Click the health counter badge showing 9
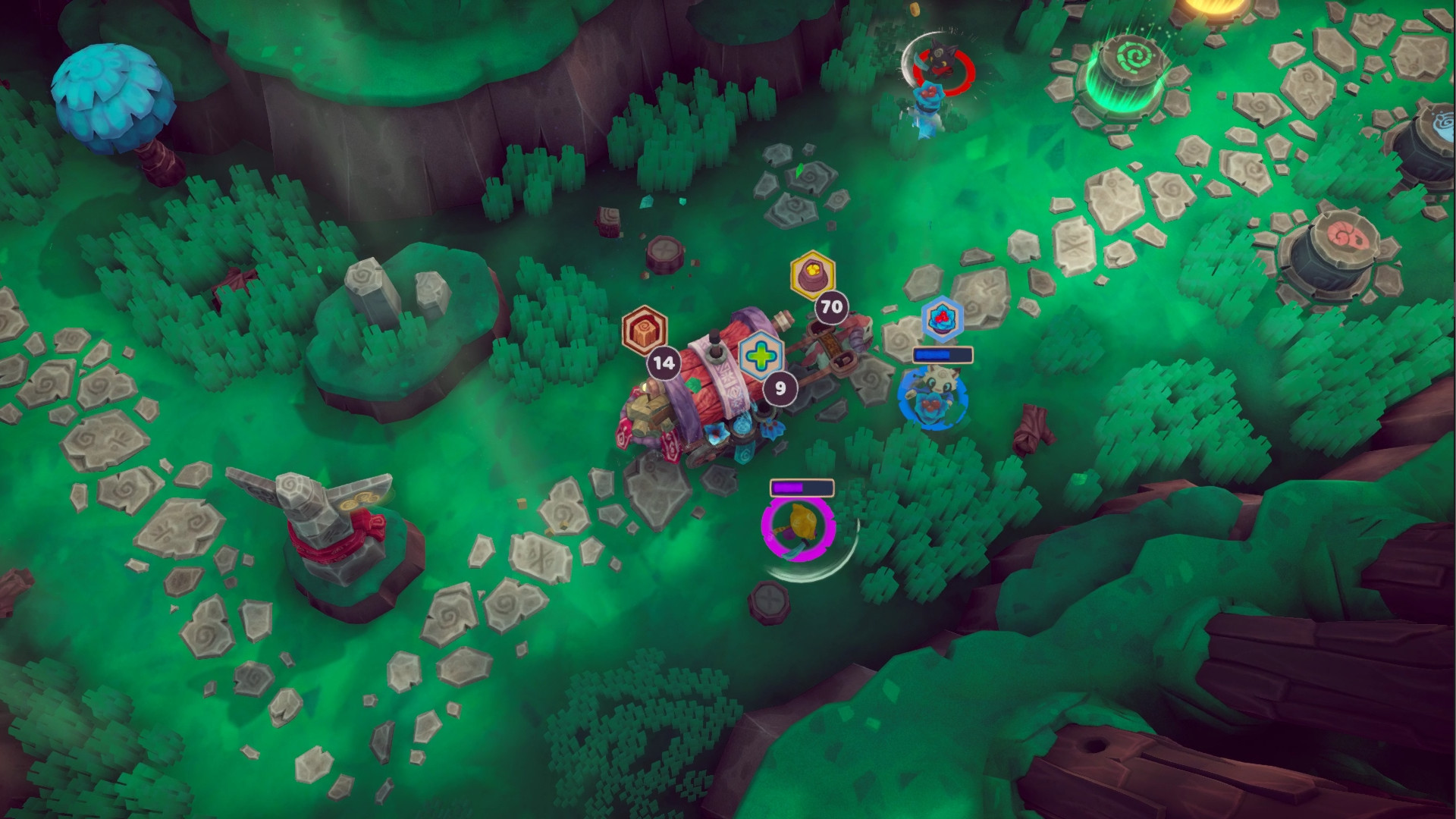The height and width of the screenshot is (819, 1456). pos(779,388)
